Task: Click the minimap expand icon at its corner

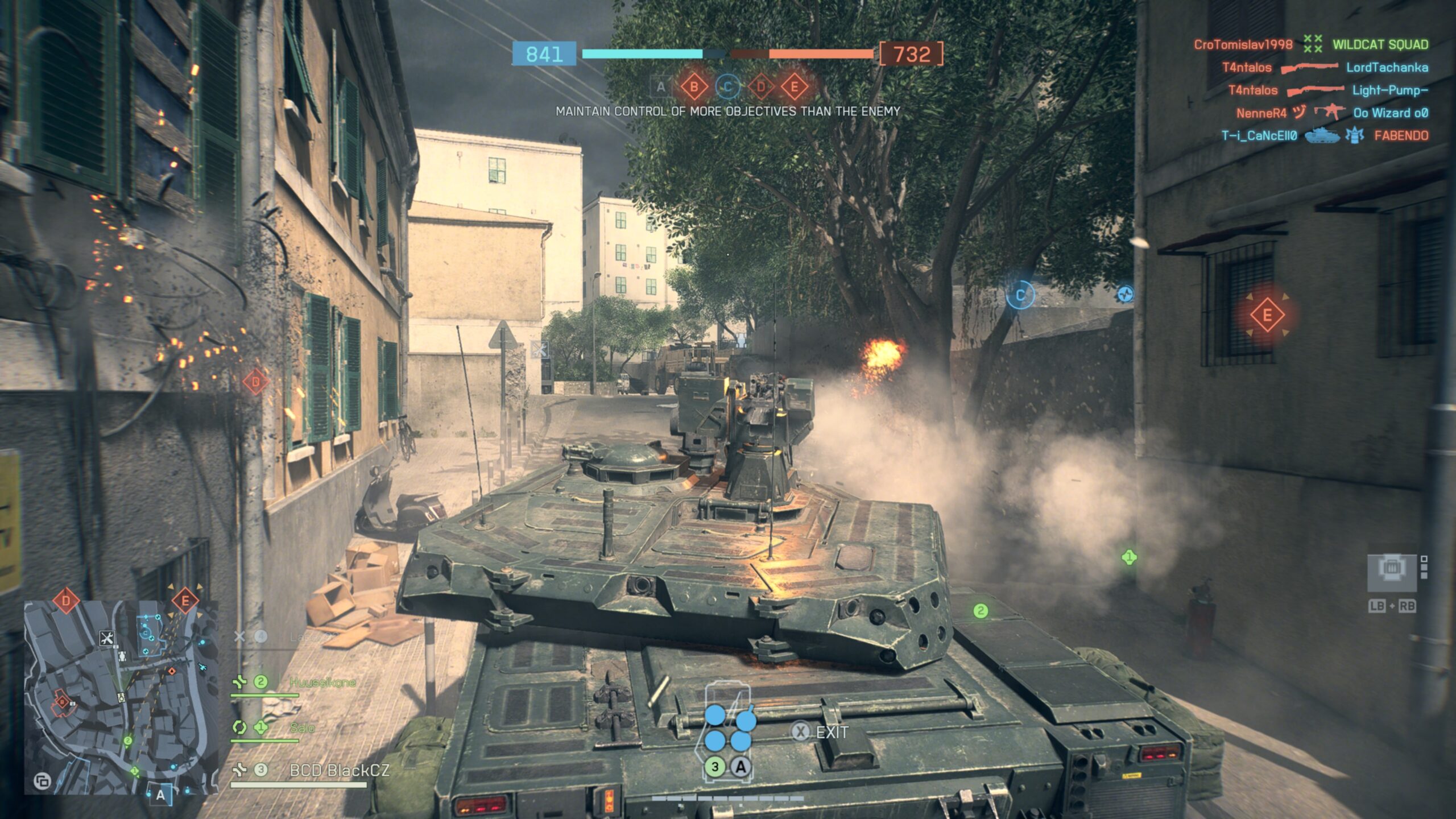Action: click(42, 781)
